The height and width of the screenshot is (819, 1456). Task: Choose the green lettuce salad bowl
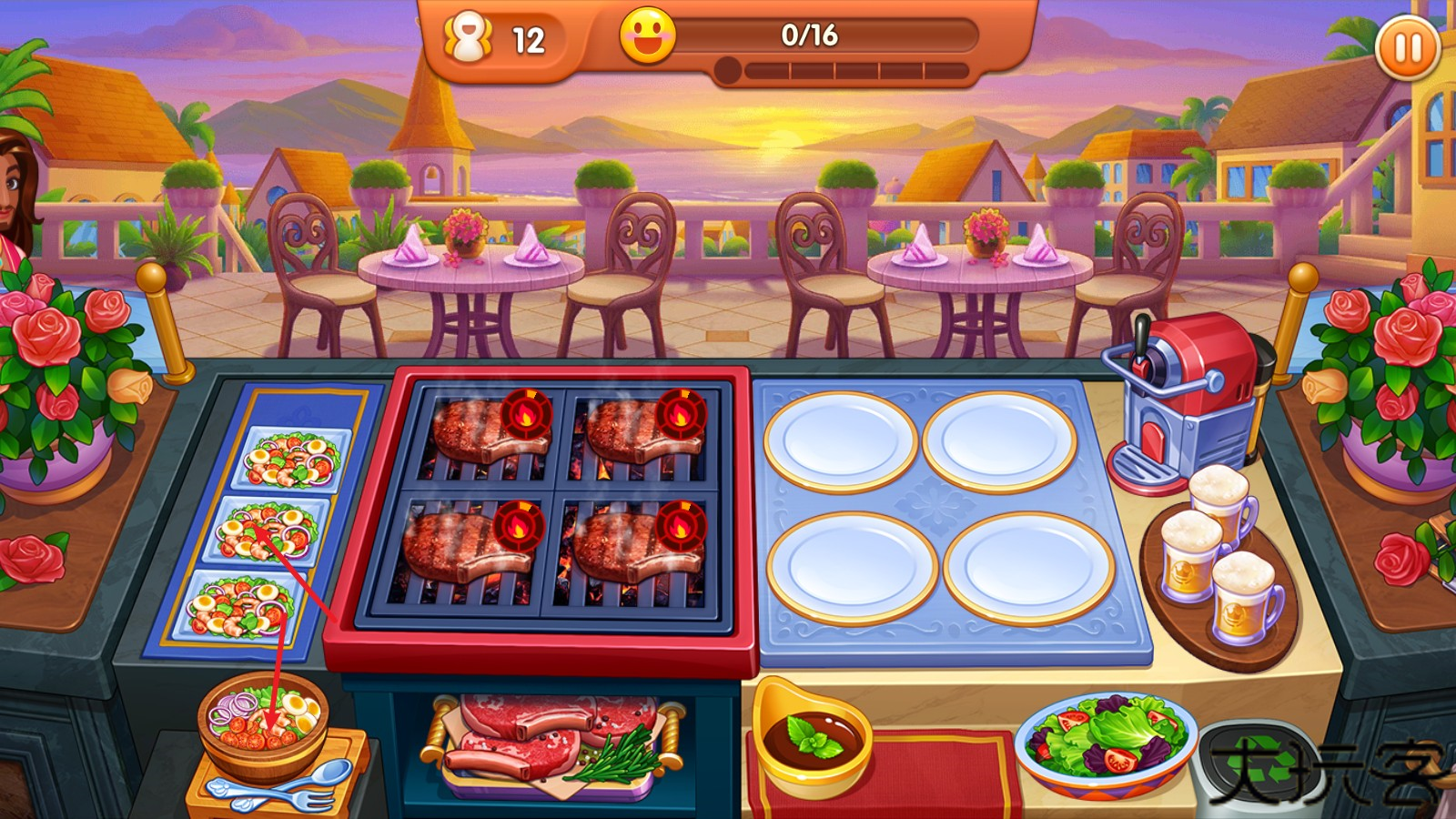[1105, 738]
